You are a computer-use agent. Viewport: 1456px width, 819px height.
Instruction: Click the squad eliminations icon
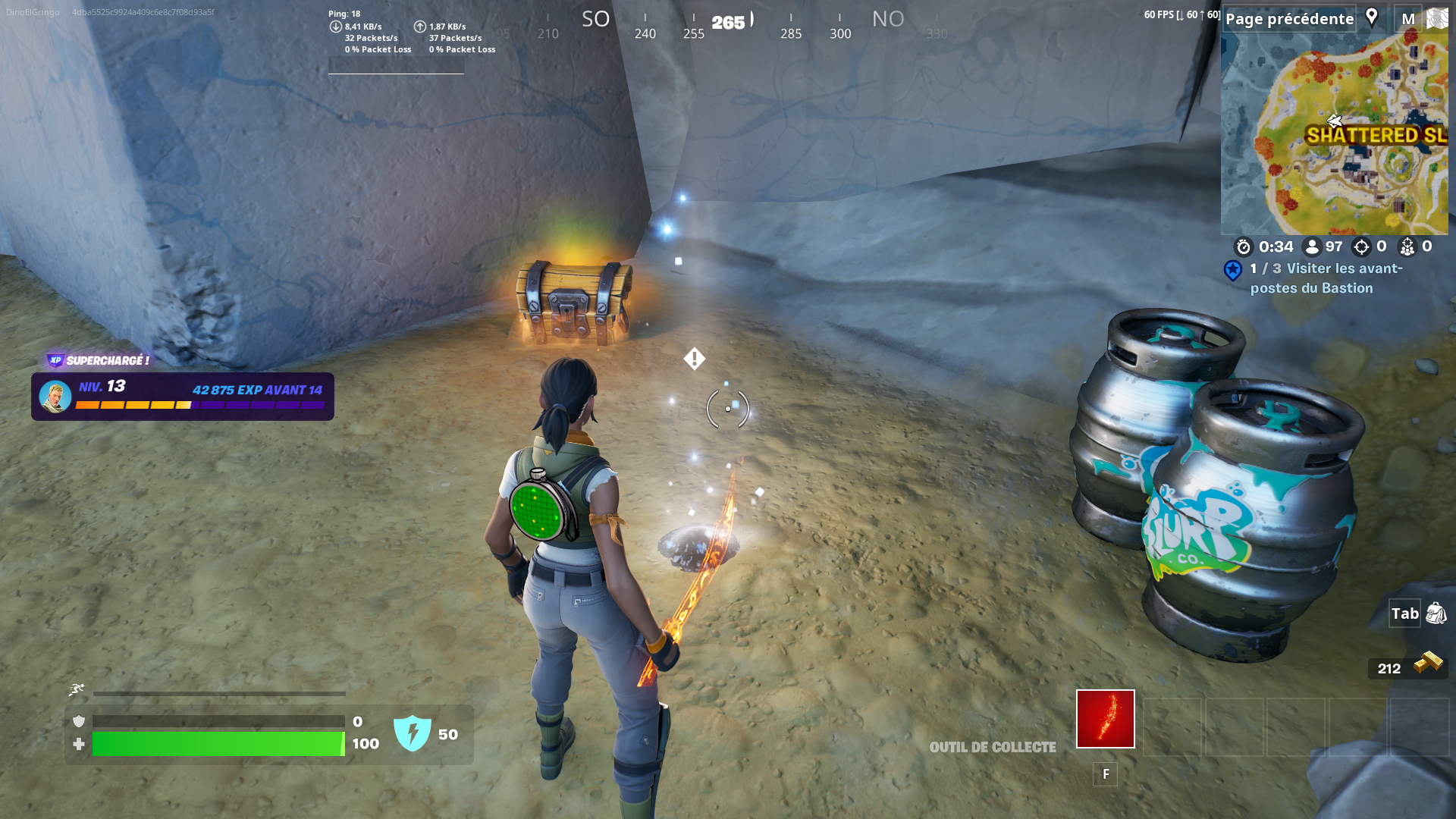tap(1407, 246)
